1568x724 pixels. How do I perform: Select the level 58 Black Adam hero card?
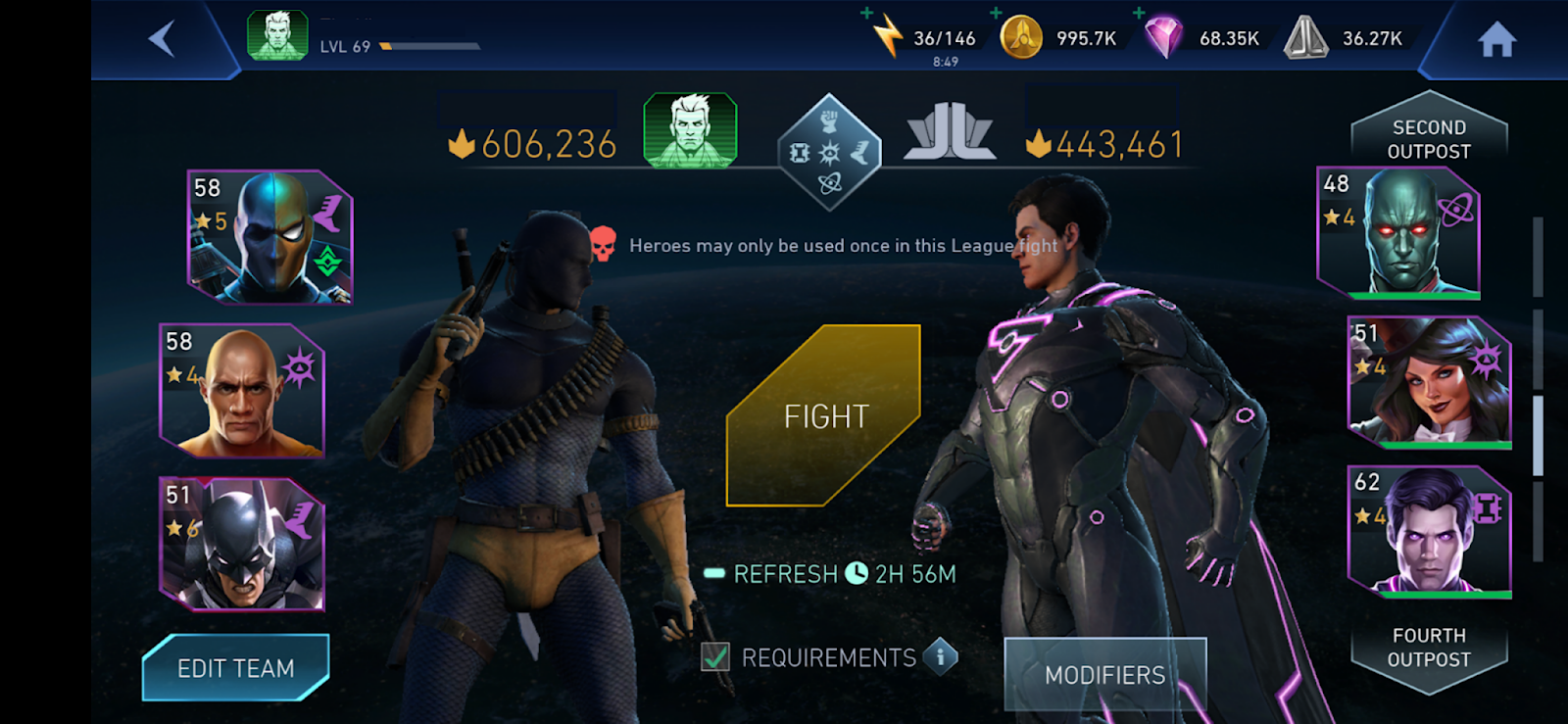pos(242,391)
